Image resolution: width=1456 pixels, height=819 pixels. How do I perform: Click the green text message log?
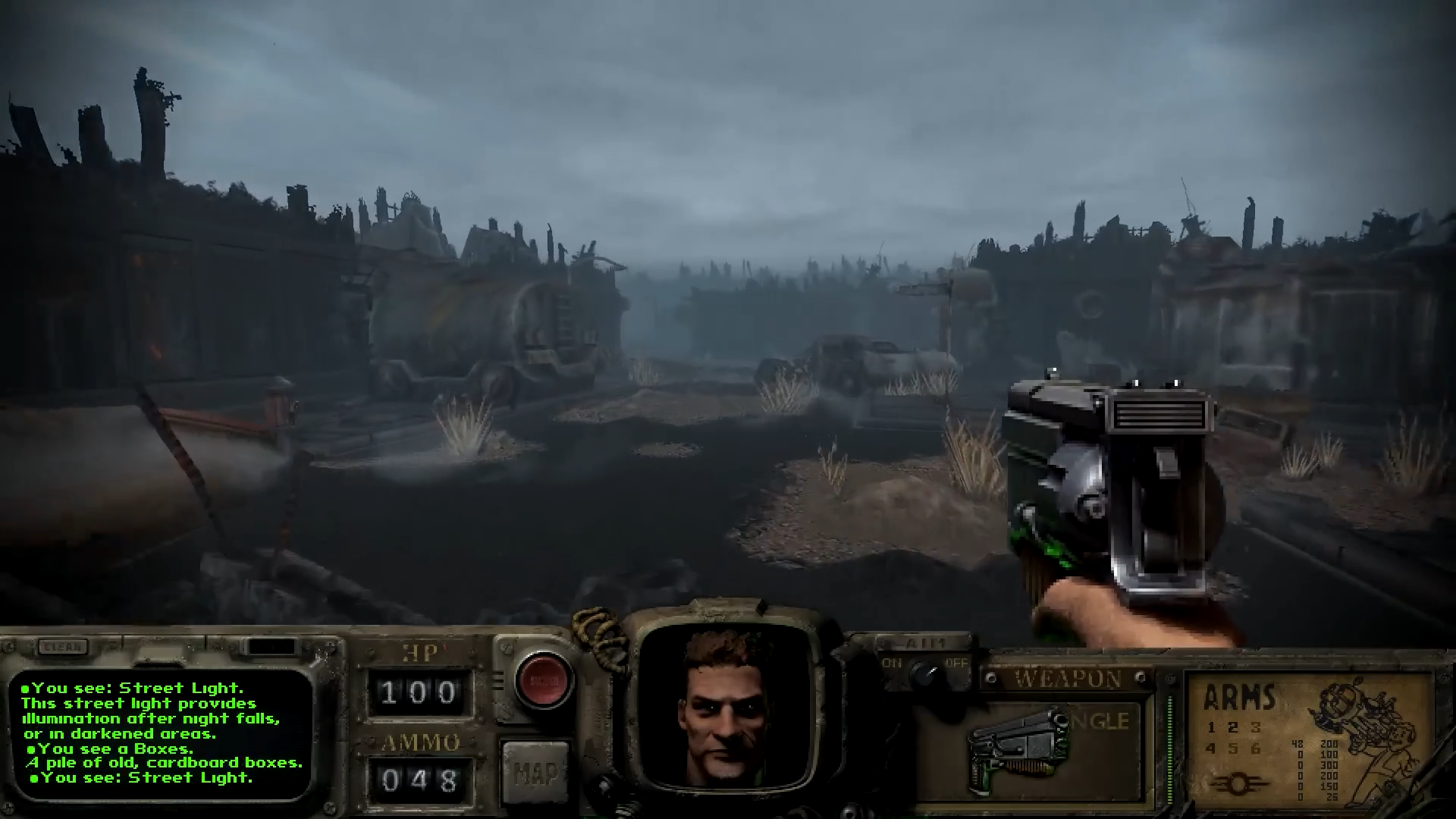[161, 733]
